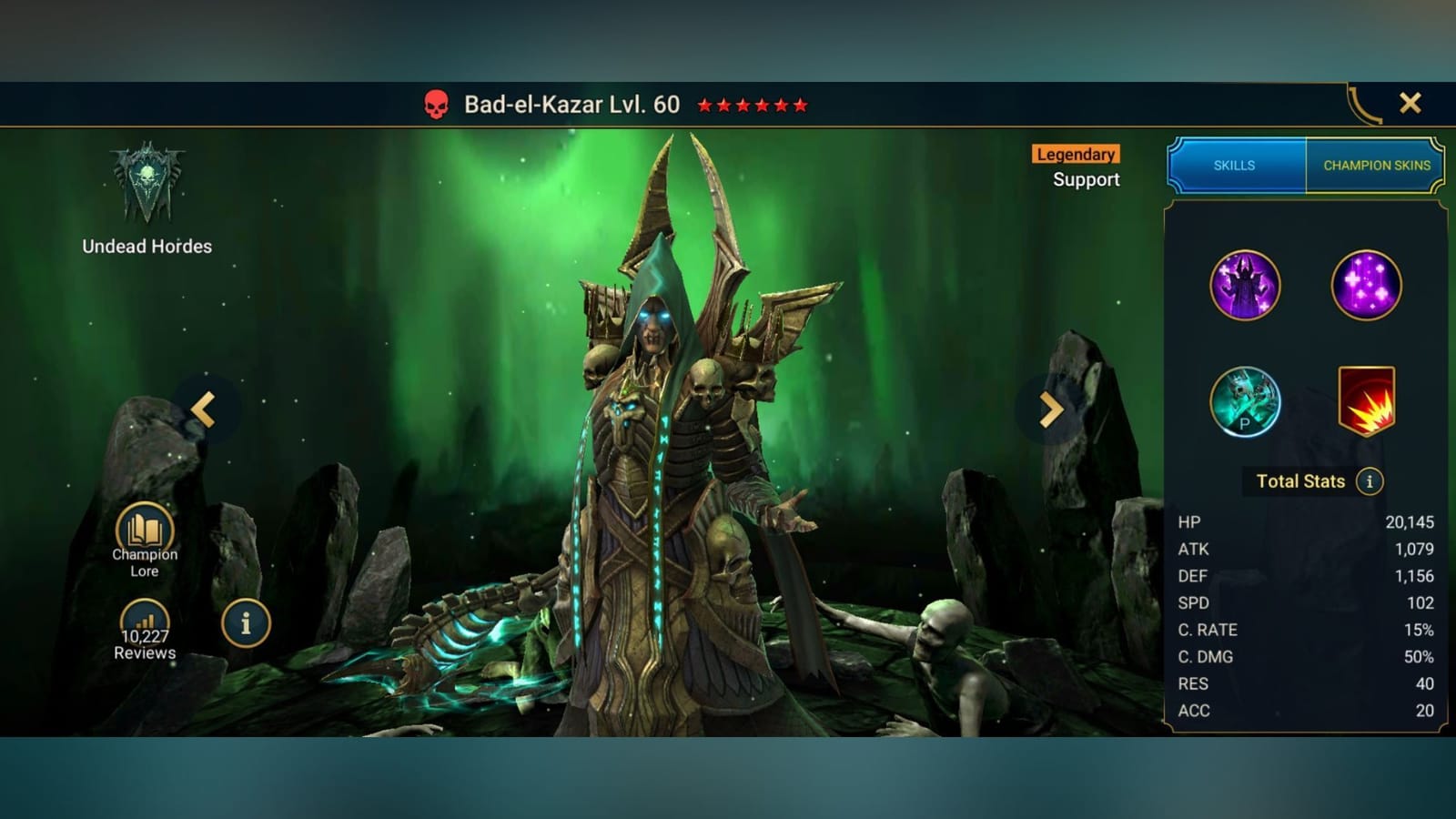1456x819 pixels.
Task: Click the red skull icon beside the champion name
Action: pyautogui.click(x=437, y=103)
